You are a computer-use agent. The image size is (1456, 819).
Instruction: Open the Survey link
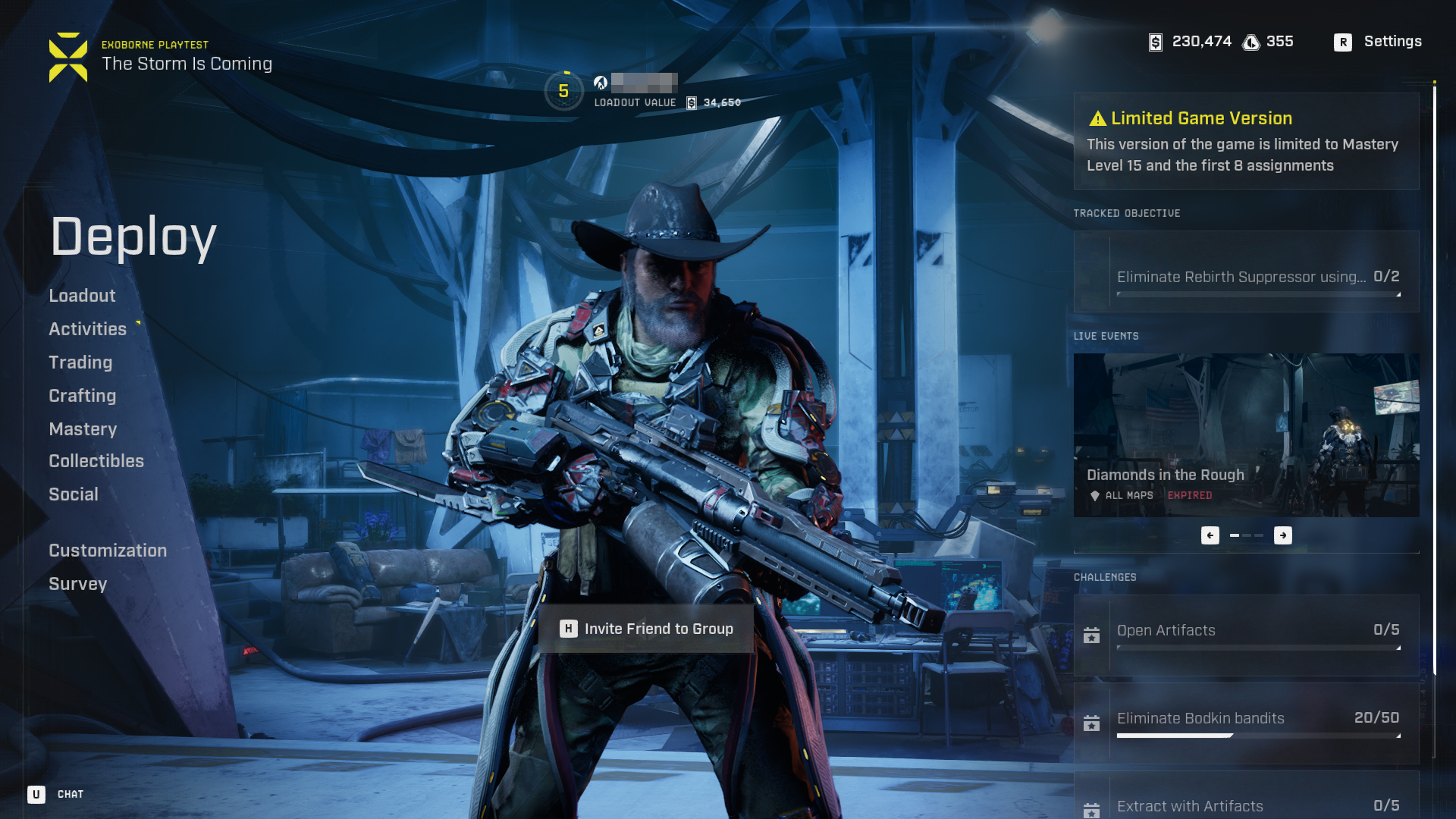pos(77,584)
